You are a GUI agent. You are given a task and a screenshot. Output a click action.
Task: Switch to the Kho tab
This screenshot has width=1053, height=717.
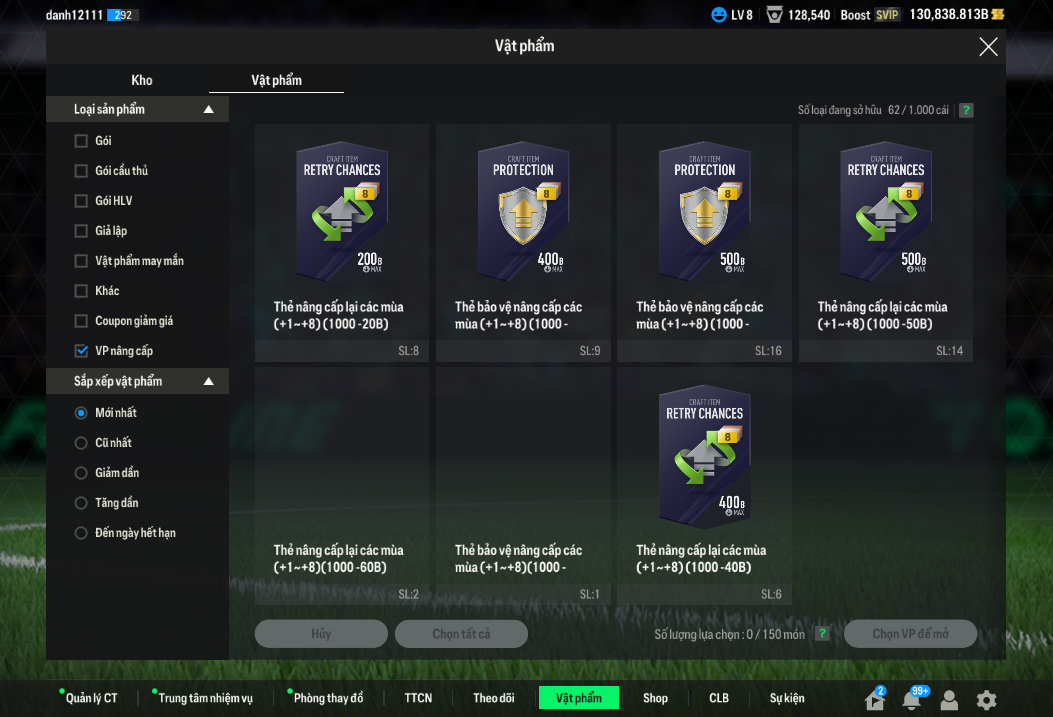coord(142,80)
